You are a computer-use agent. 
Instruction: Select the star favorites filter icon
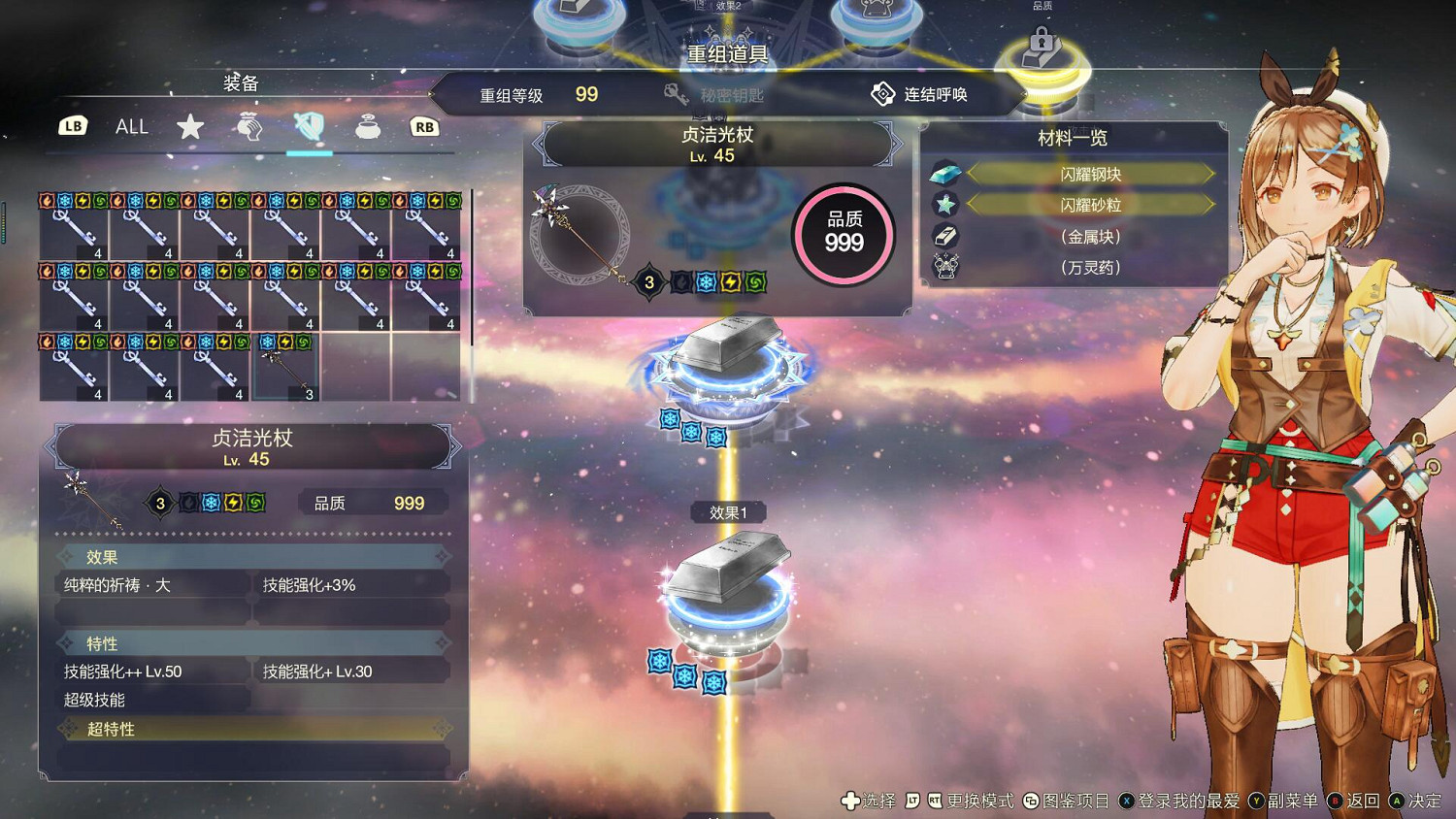click(x=190, y=126)
